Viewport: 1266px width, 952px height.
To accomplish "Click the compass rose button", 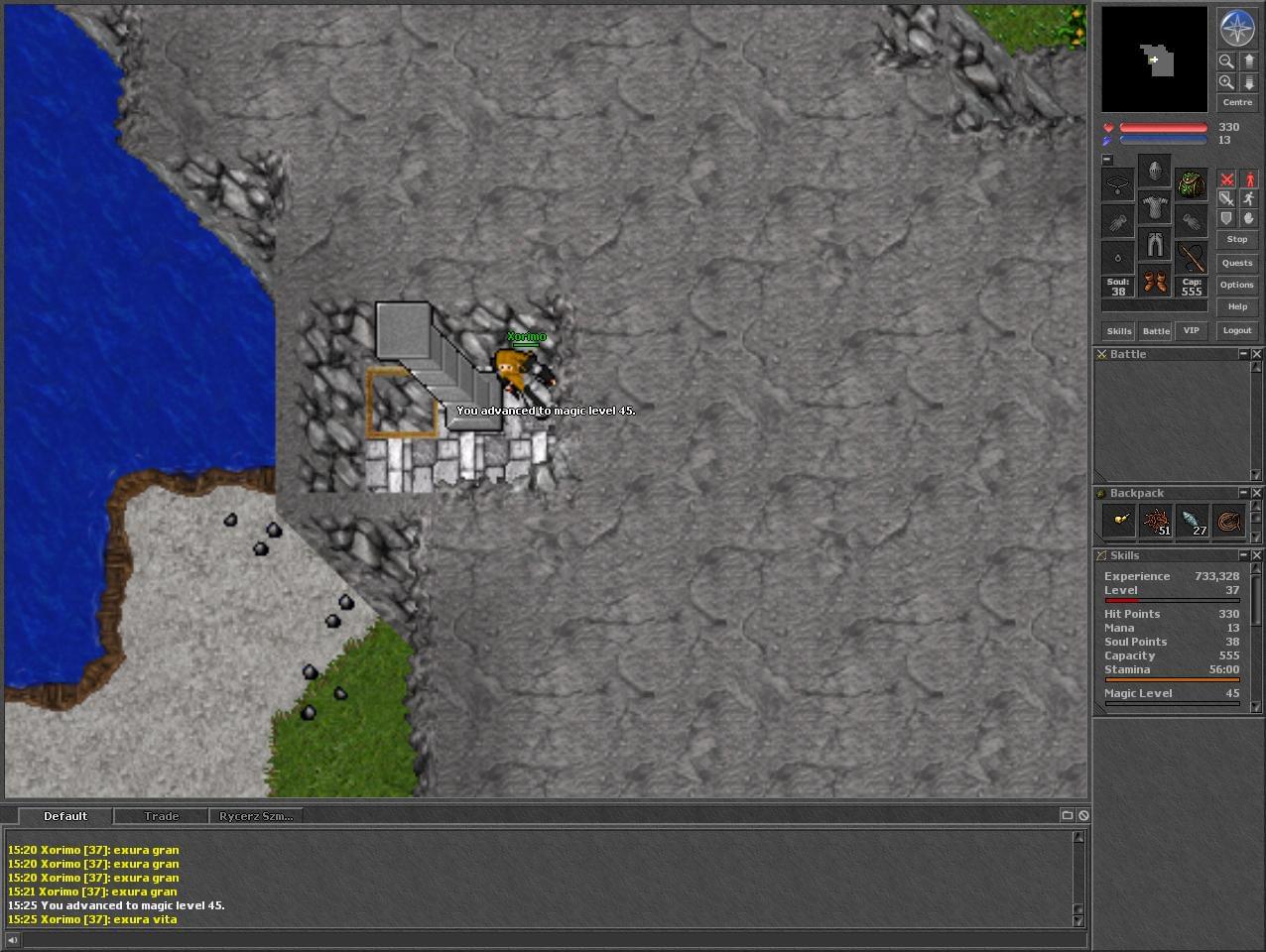I will [x=1236, y=28].
